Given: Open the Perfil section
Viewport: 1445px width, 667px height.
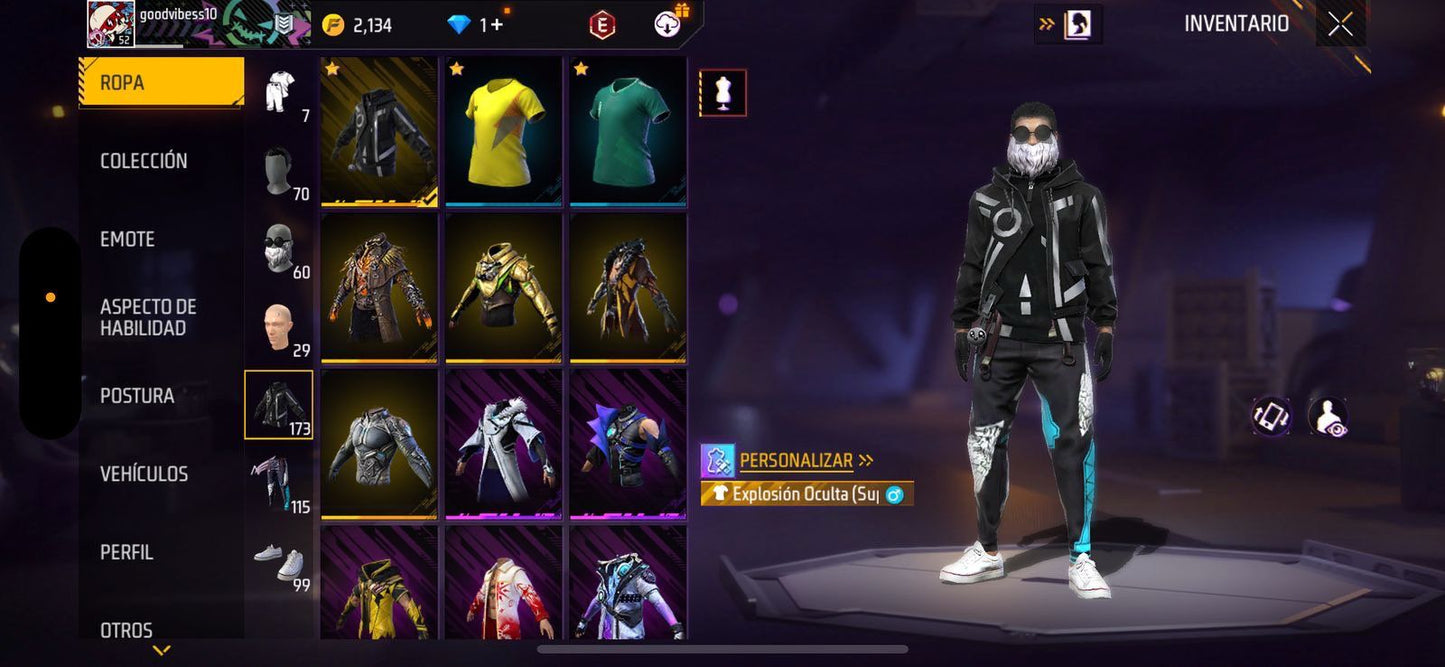Looking at the screenshot, I should pos(127,552).
